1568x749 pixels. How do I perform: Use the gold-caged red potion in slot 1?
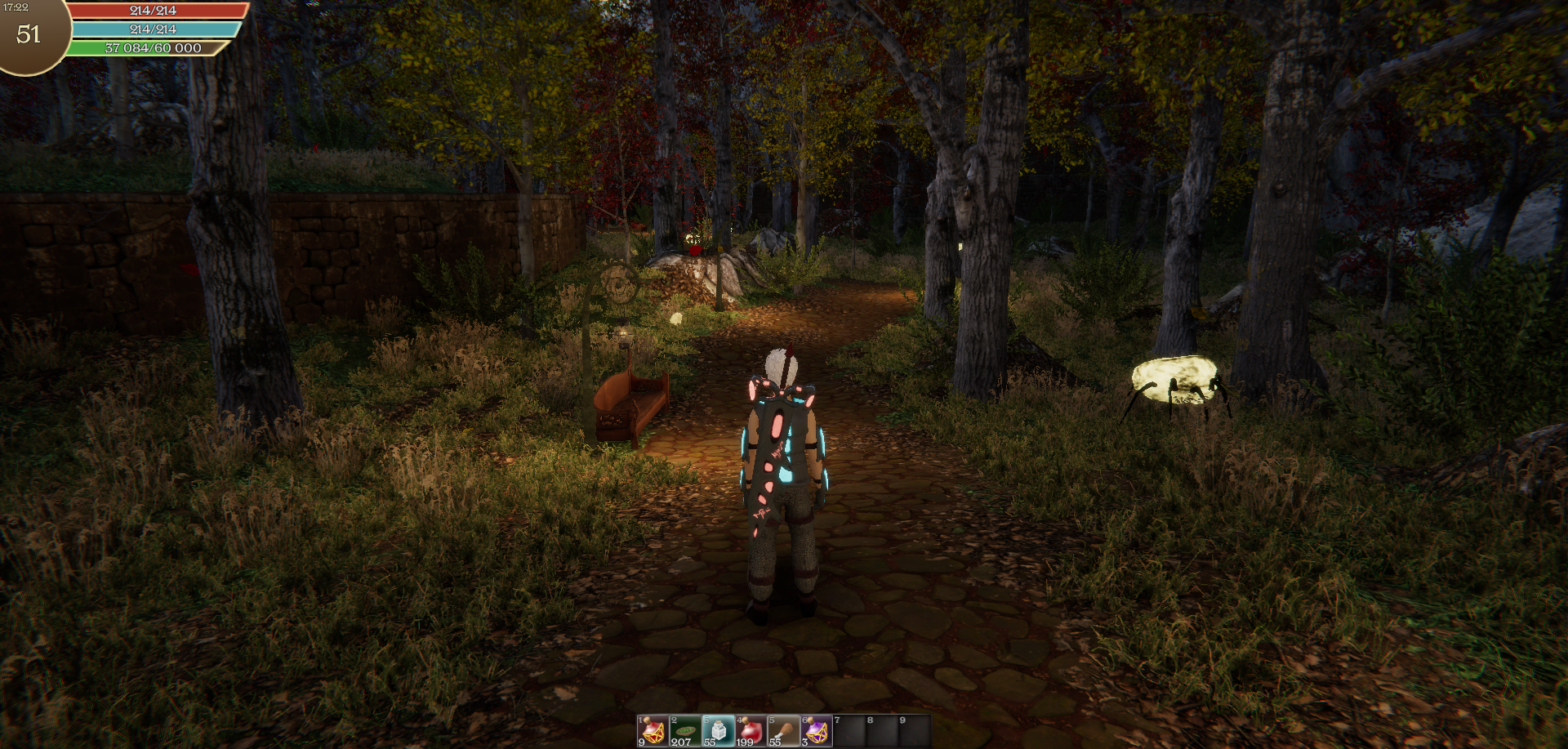[653, 730]
